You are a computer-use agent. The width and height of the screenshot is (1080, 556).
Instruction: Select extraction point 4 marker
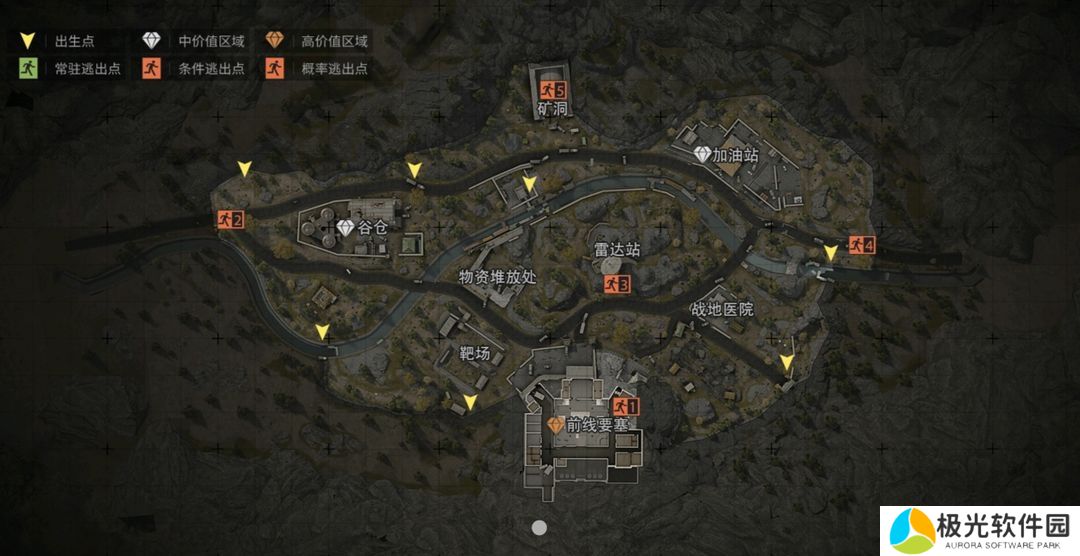861,244
